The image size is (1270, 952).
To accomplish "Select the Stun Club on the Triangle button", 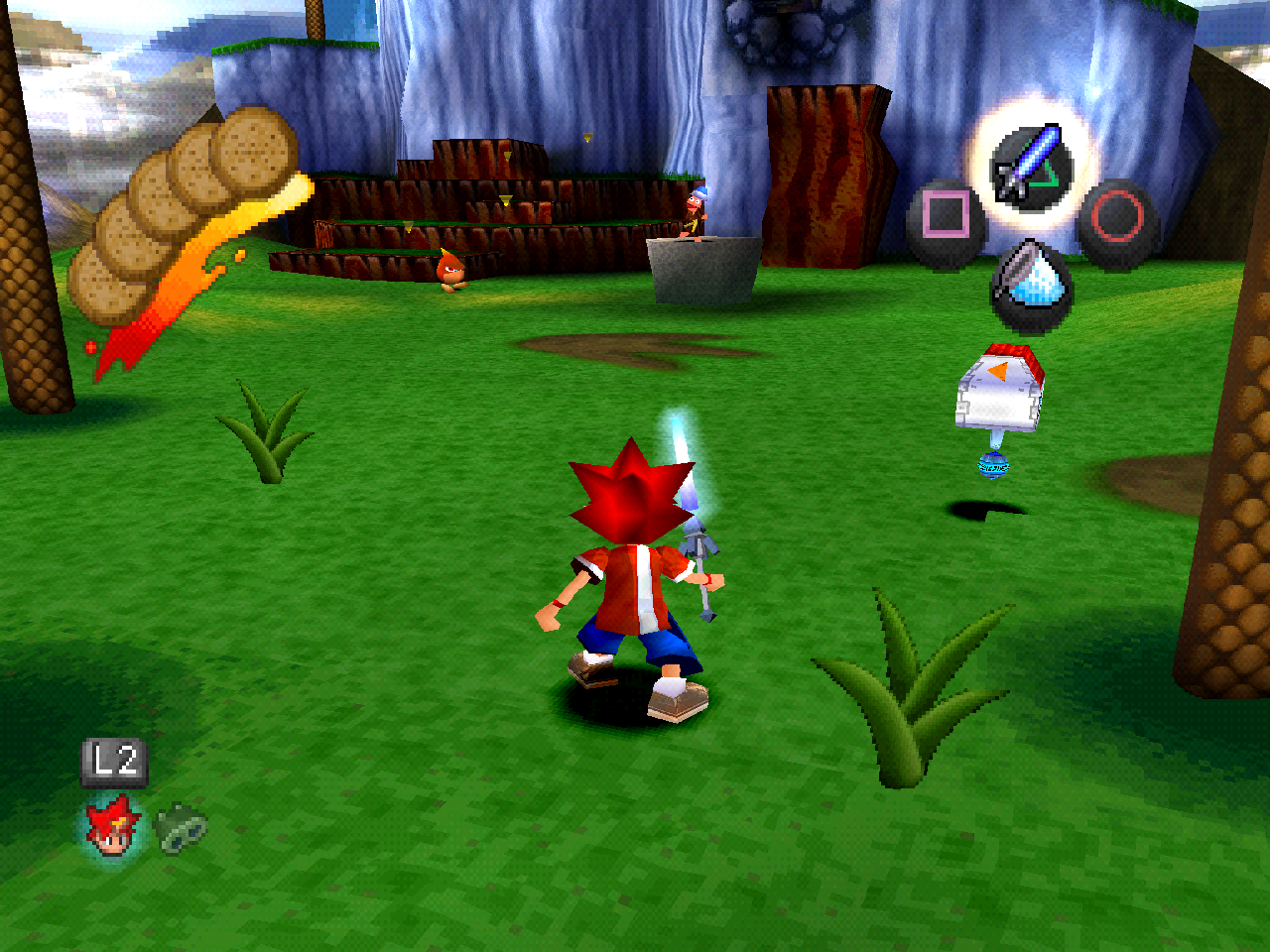I will [1029, 165].
